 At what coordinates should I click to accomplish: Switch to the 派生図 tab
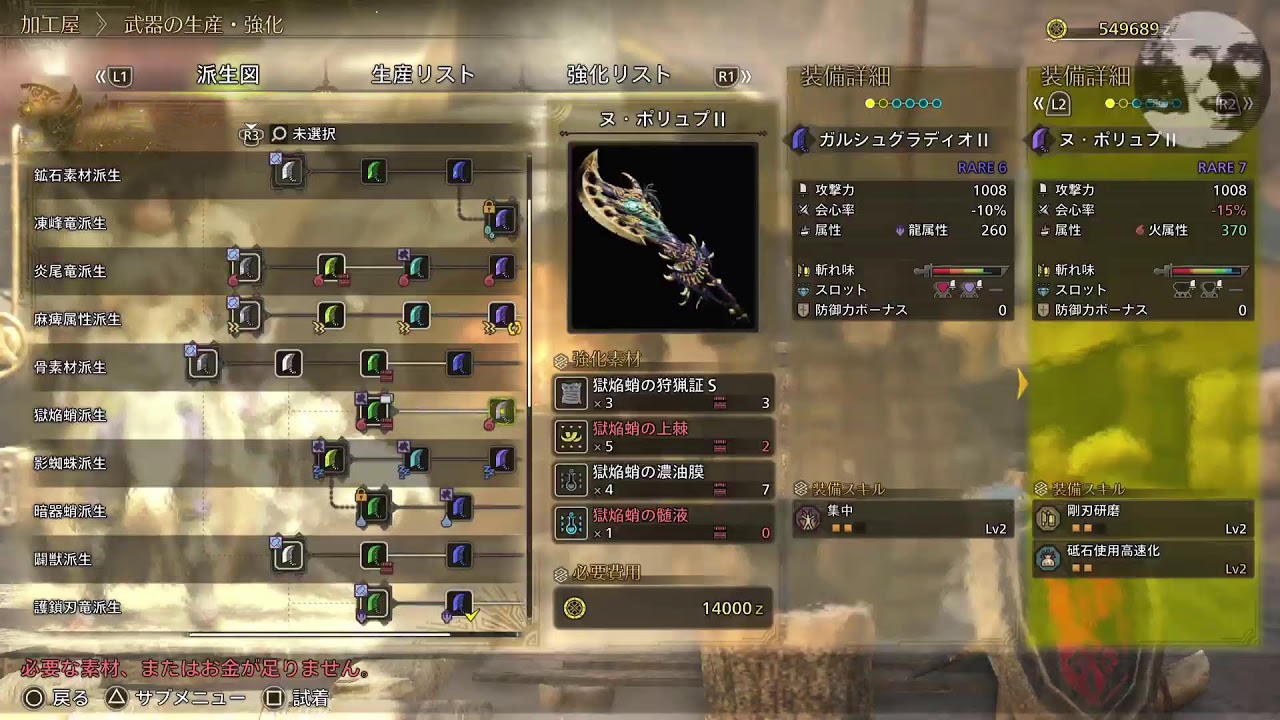click(x=228, y=75)
